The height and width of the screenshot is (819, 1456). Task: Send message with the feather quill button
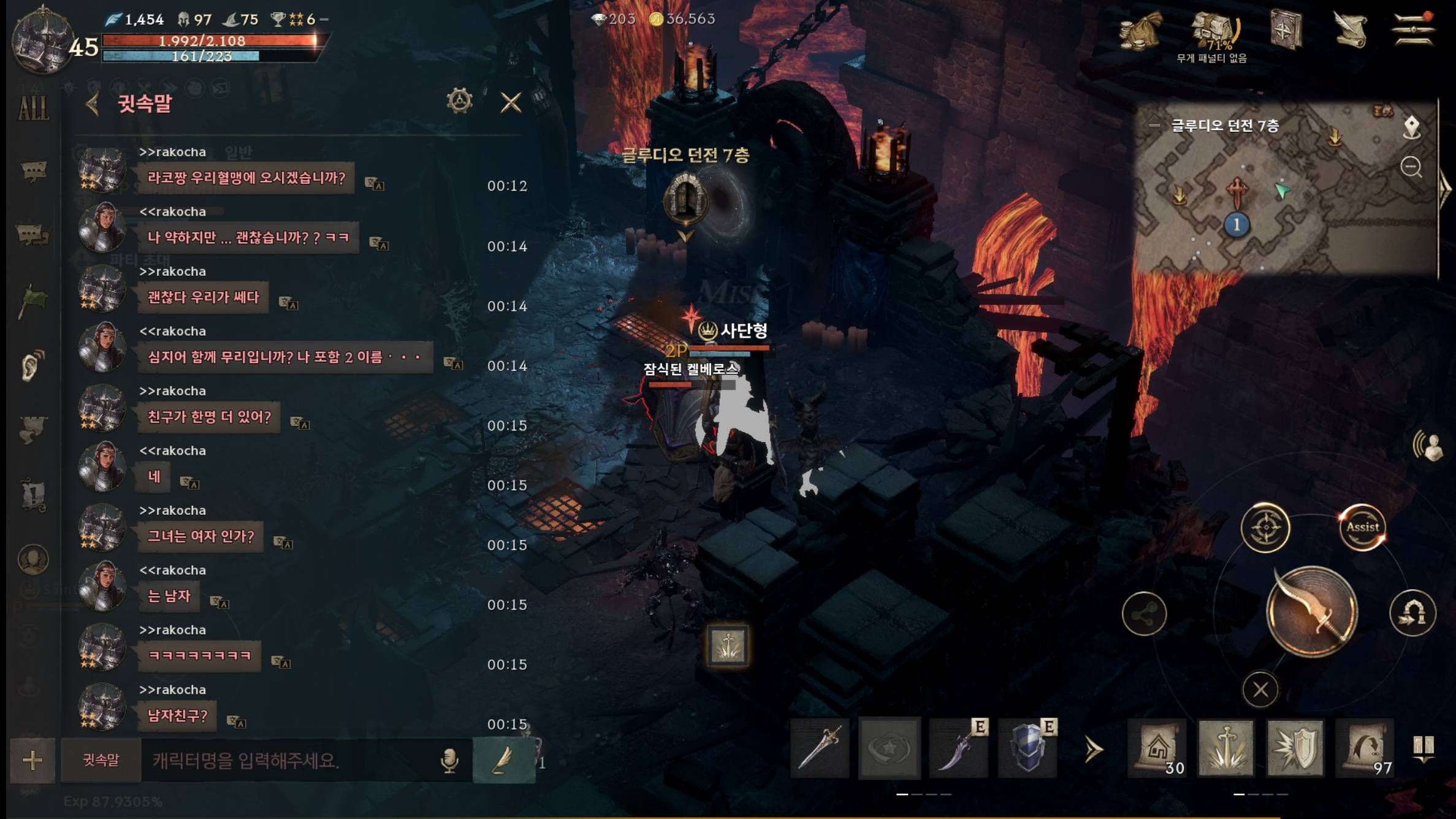pos(503,761)
